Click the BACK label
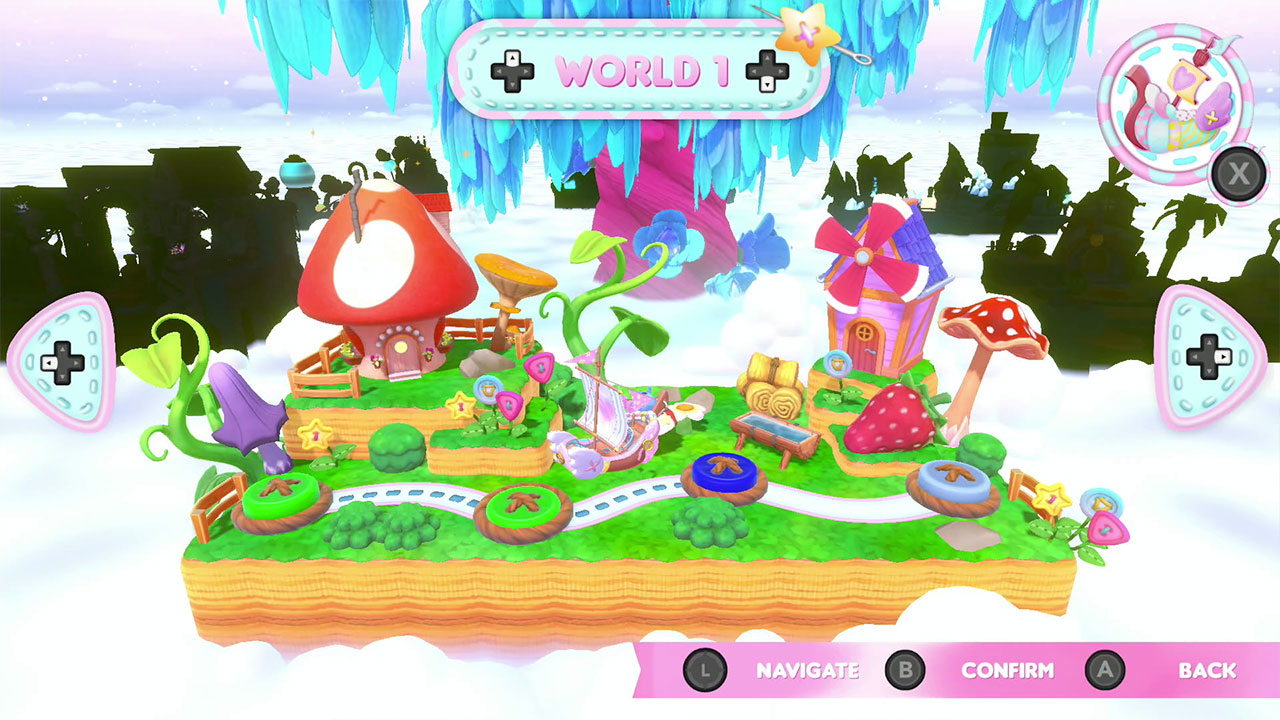This screenshot has height=720, width=1280. [1209, 671]
